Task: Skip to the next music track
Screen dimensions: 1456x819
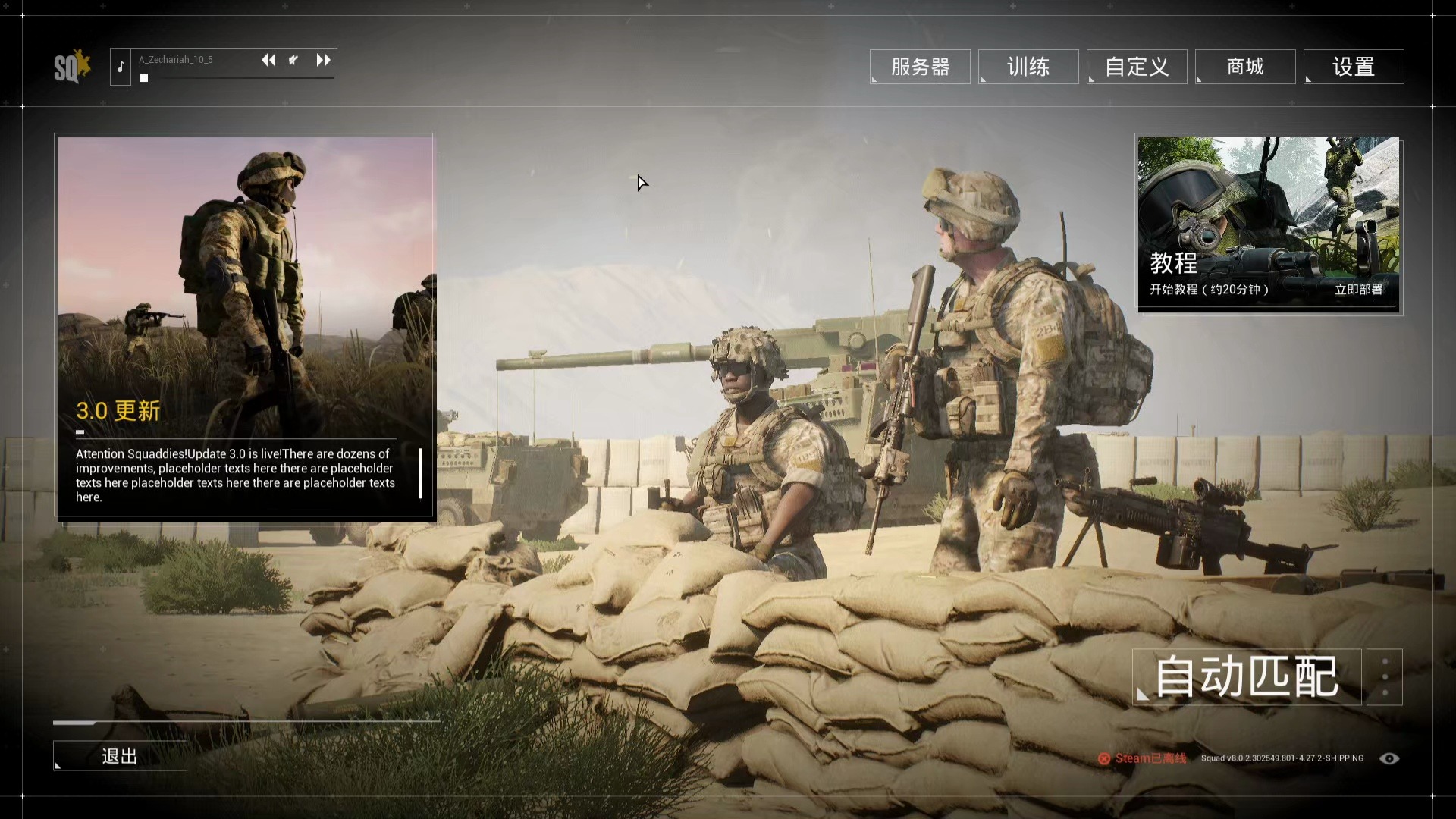Action: pos(323,60)
